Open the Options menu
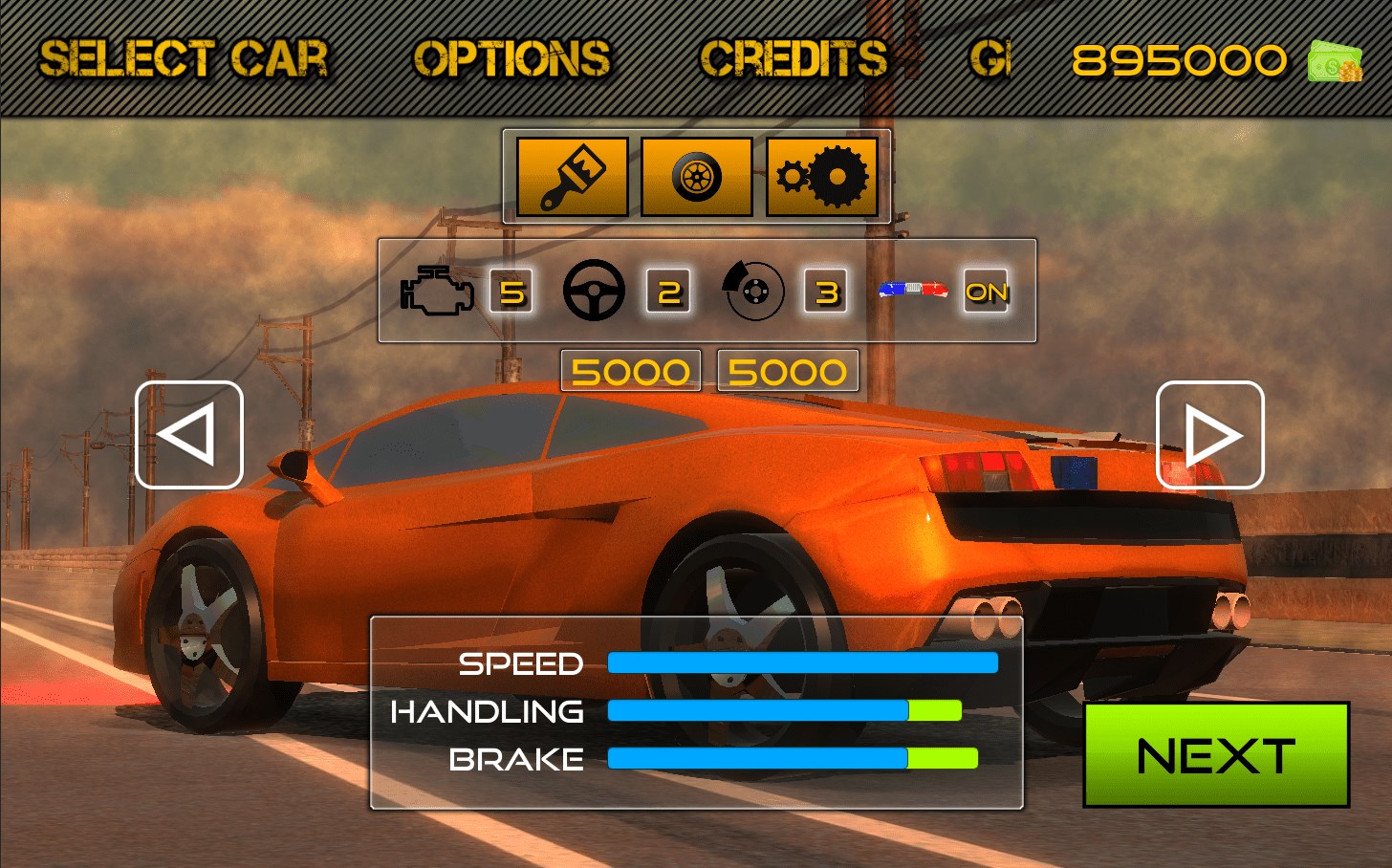 tap(511, 58)
